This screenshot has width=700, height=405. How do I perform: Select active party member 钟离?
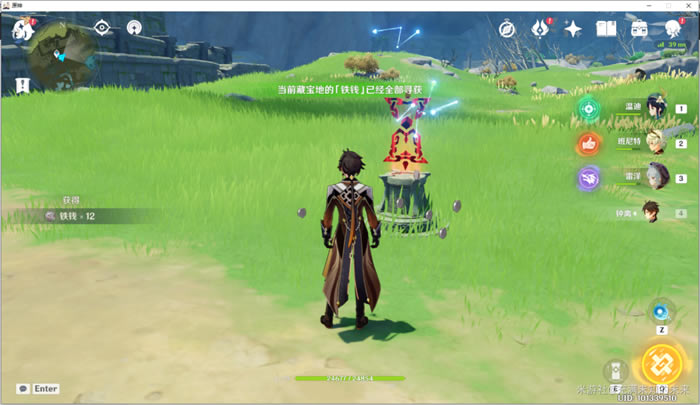point(651,211)
